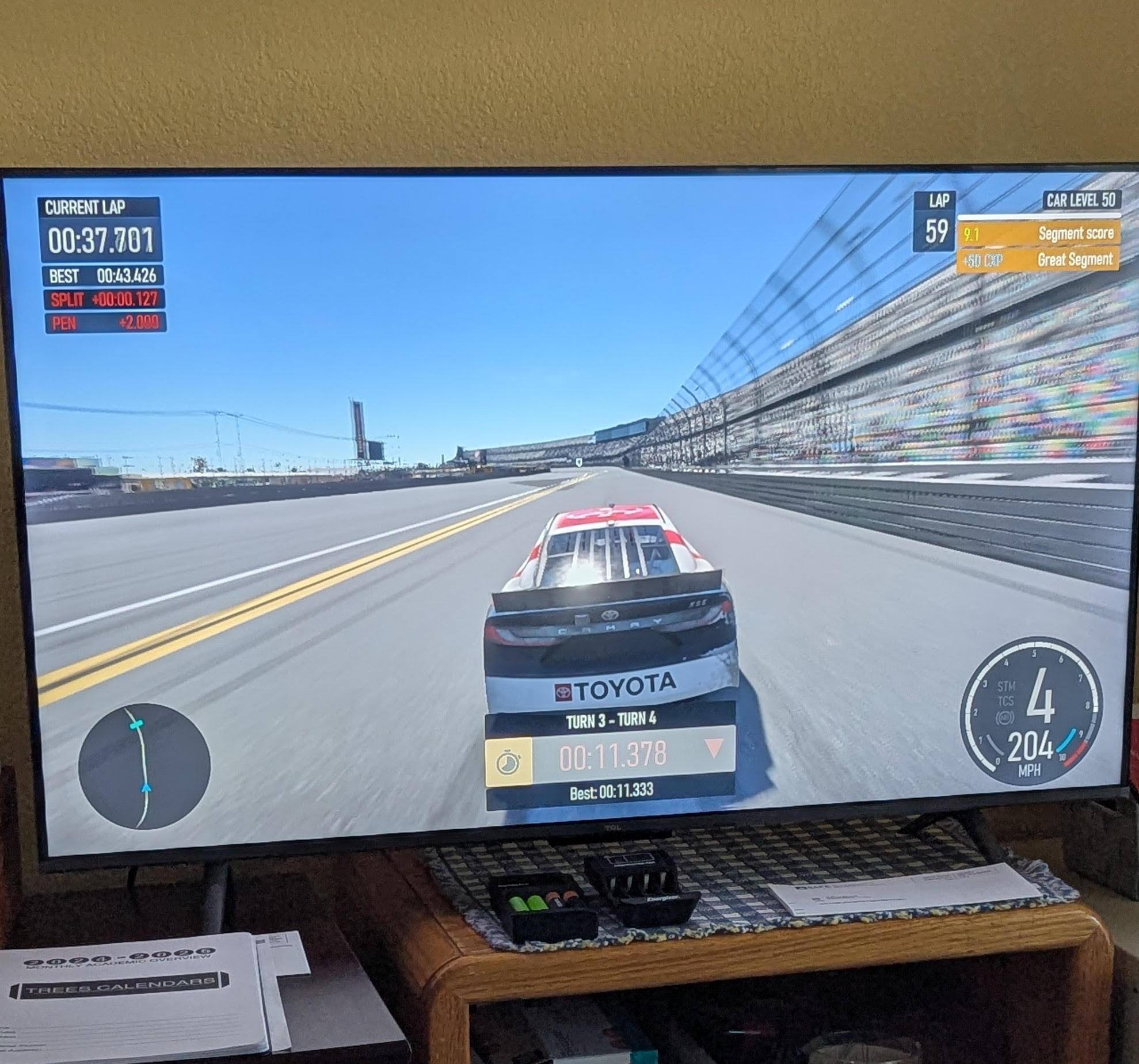Click the circular track minimap
The width and height of the screenshot is (1139, 1064).
point(144,766)
